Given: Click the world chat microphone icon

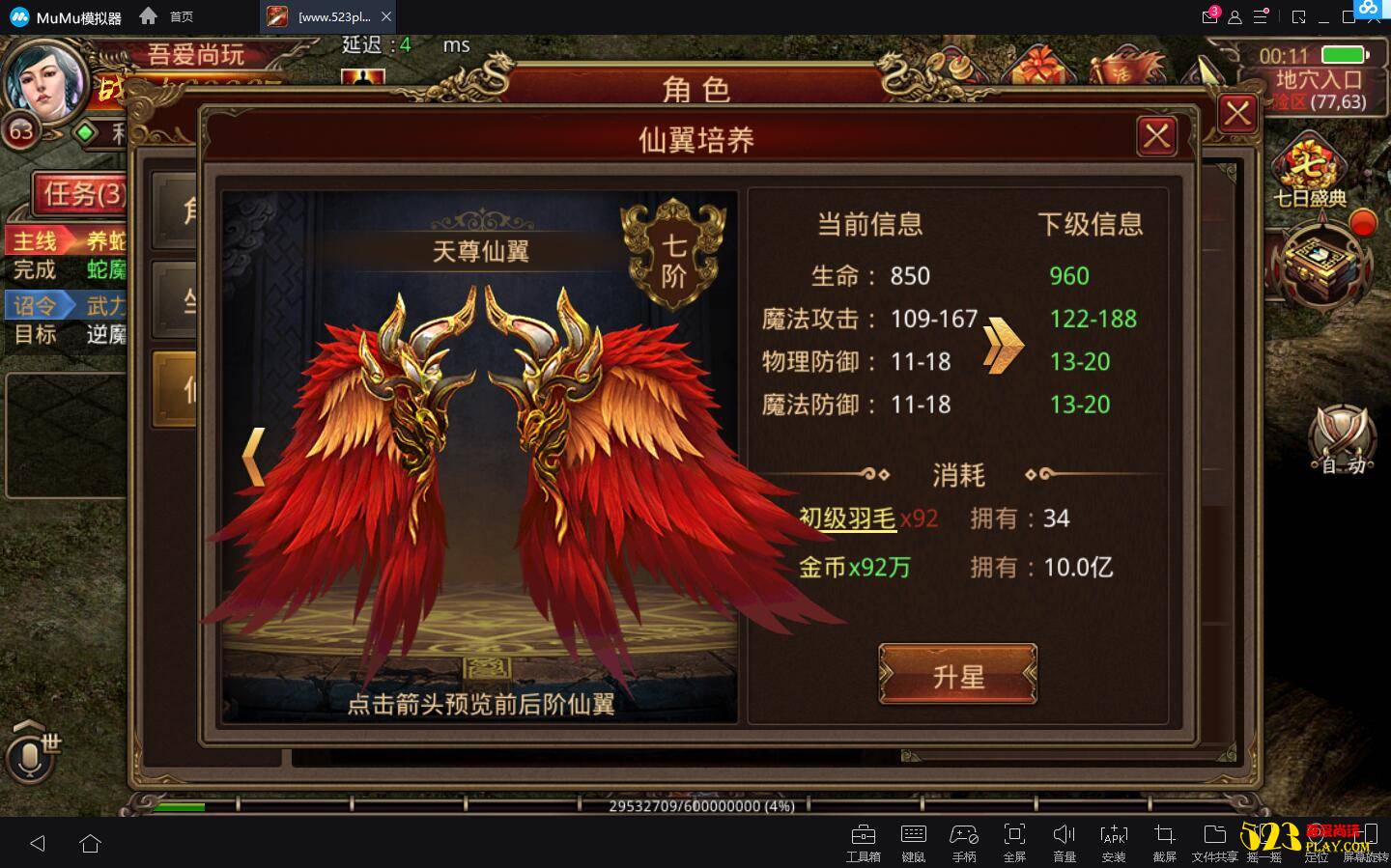Looking at the screenshot, I should (32, 757).
